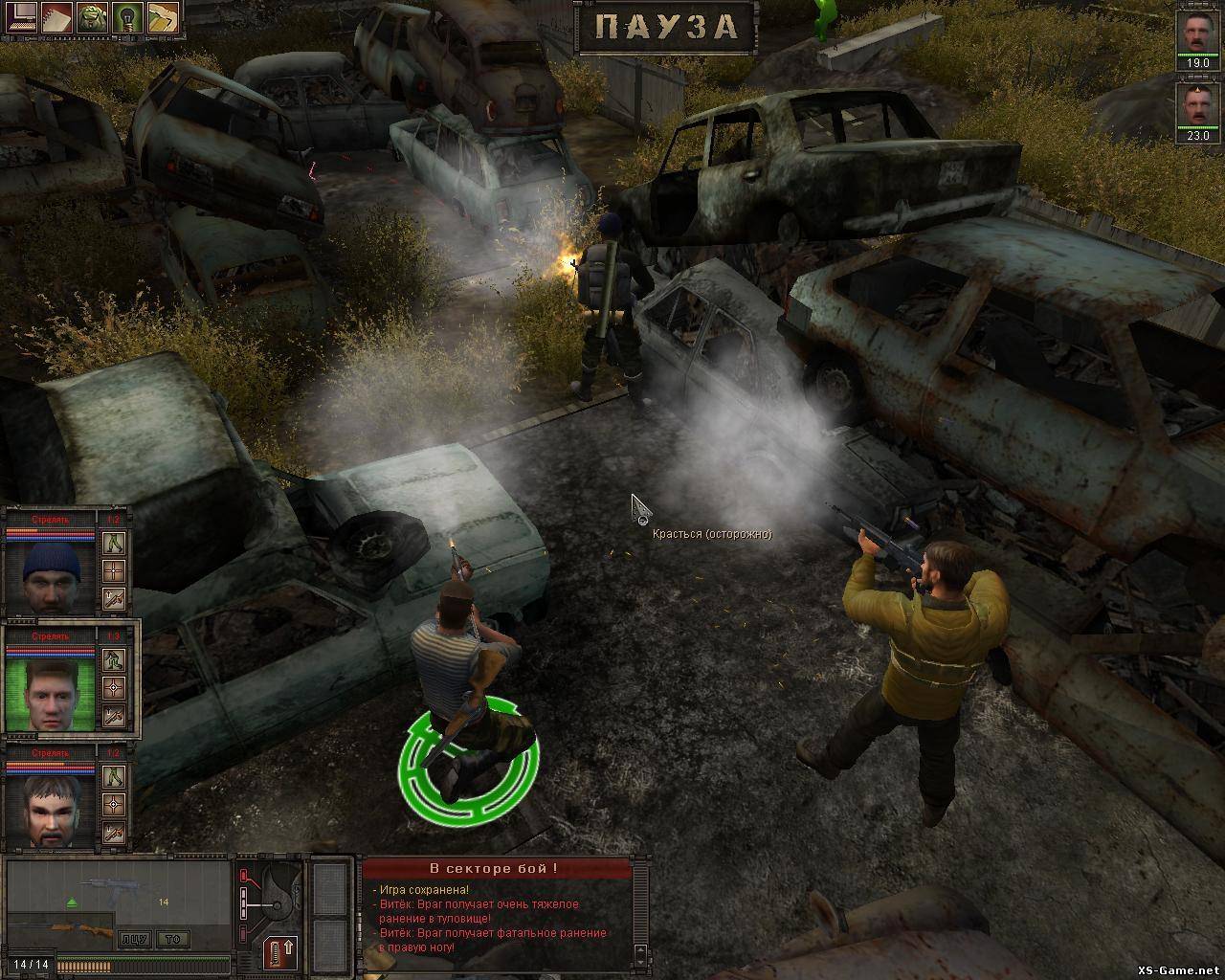Click the crosshair aim button for selected merc
This screenshot has width=1225, height=980.
[115, 688]
